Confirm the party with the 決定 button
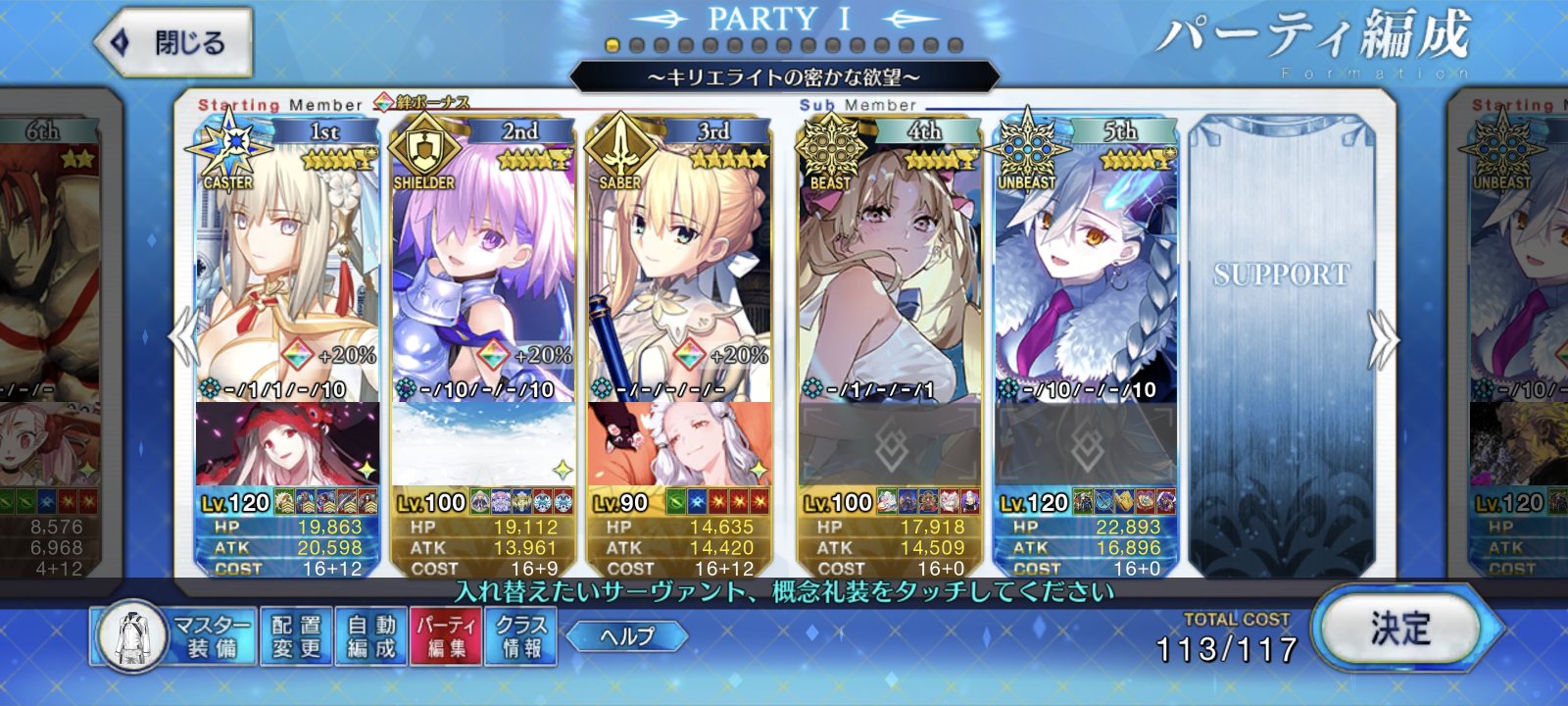Screen dimensions: 1568x706 pyautogui.click(x=1400, y=630)
